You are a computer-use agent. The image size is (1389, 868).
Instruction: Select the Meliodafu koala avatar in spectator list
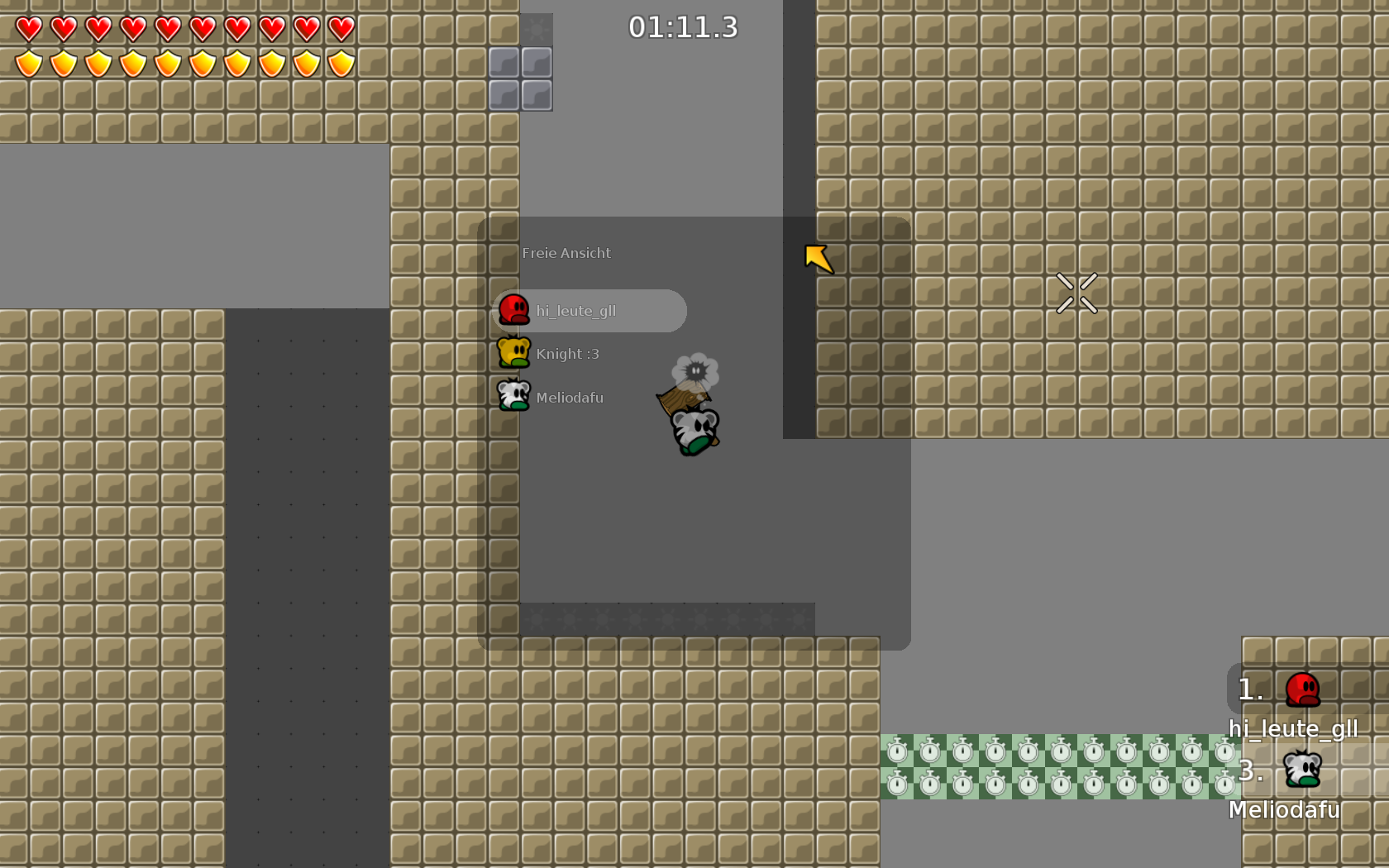(x=513, y=395)
